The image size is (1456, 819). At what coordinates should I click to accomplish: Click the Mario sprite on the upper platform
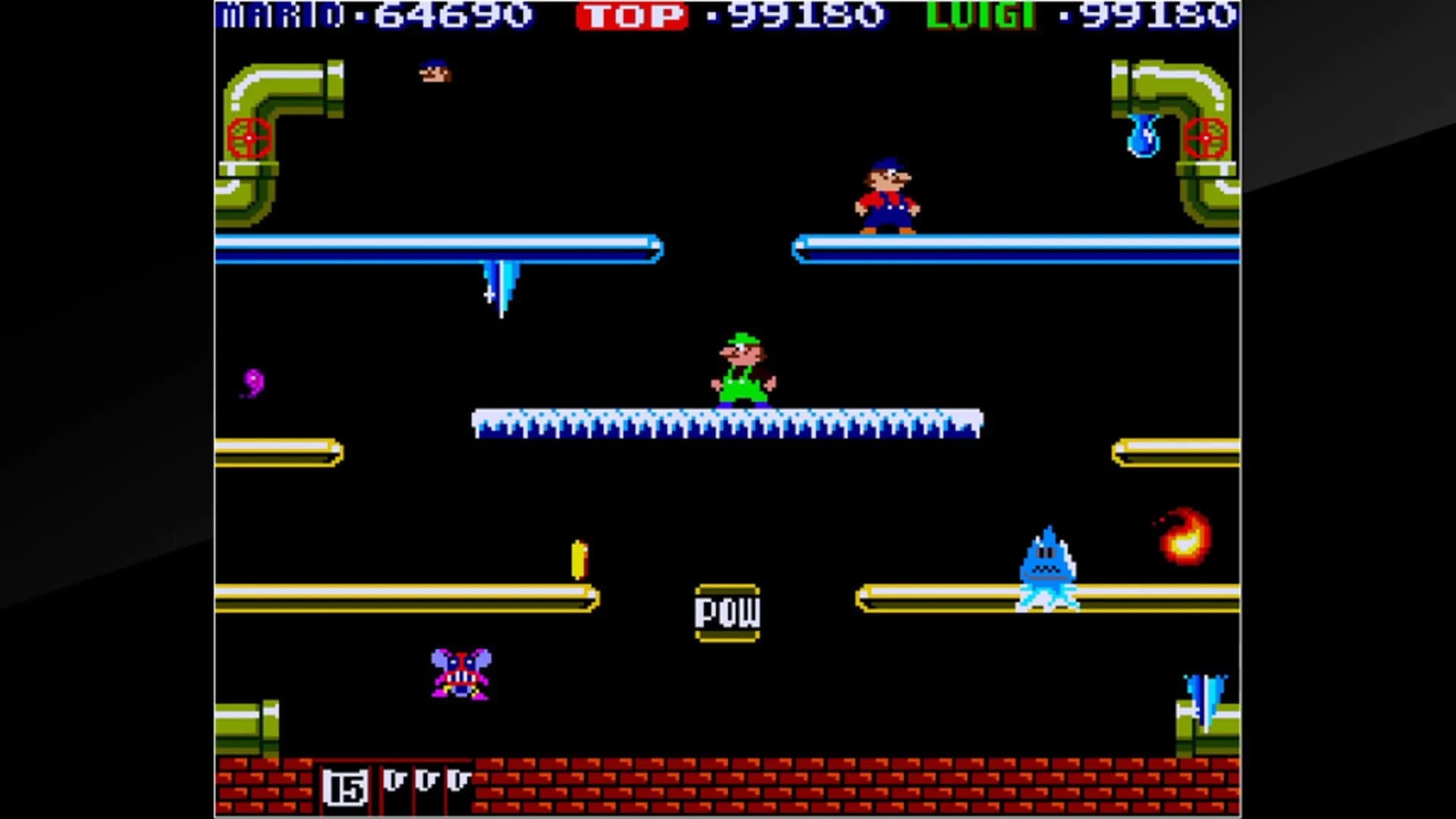click(x=889, y=193)
